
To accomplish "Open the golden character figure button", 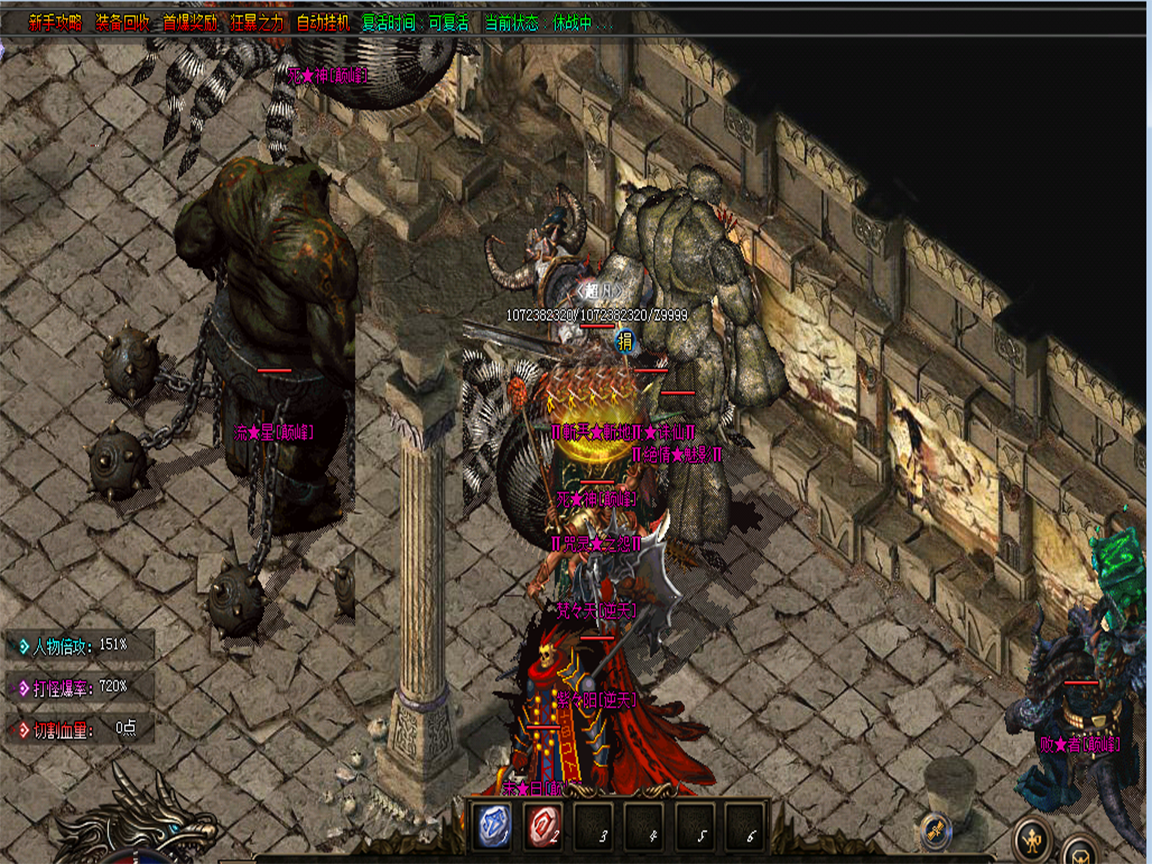I will tap(1032, 837).
